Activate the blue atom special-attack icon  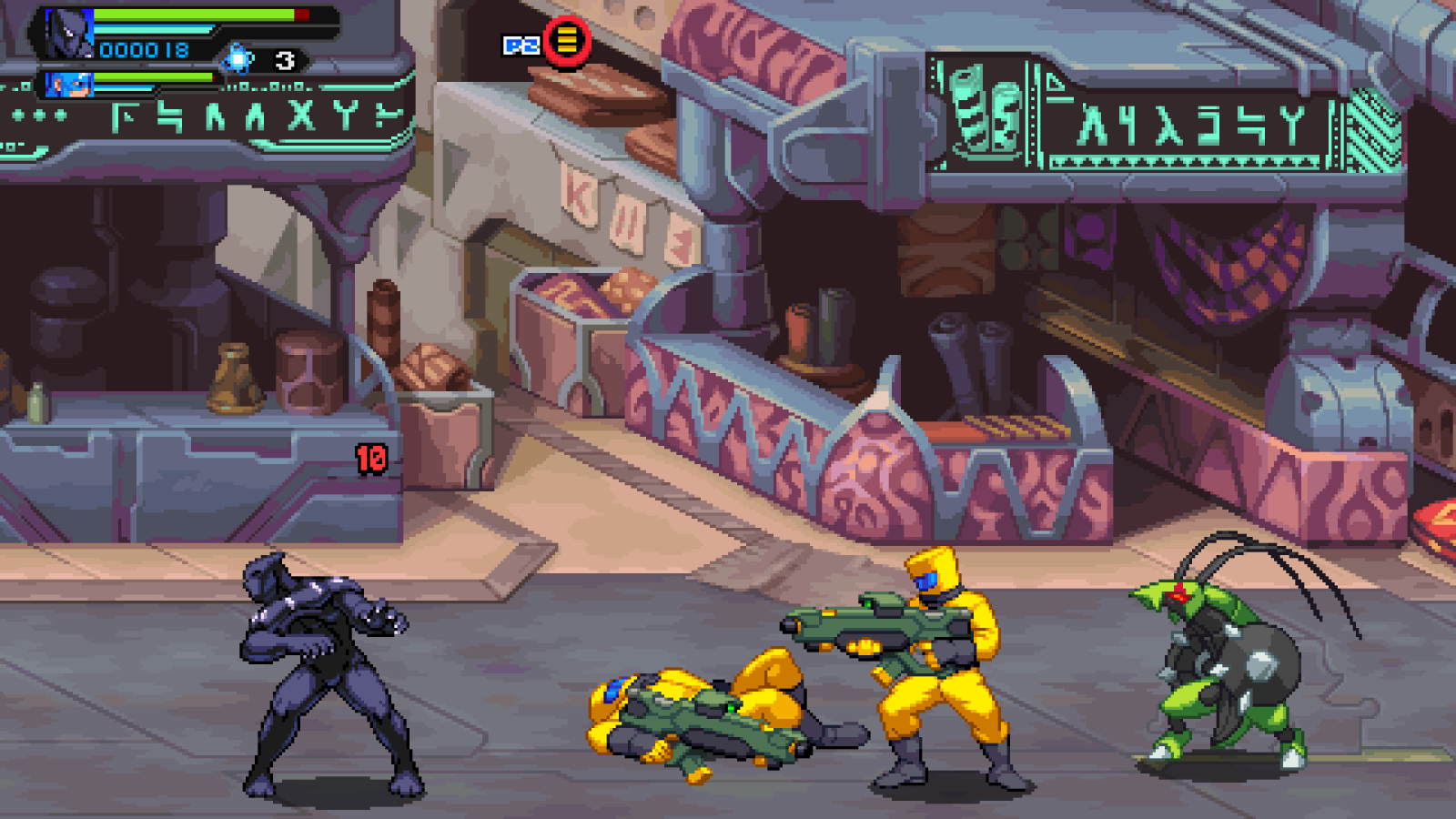click(238, 59)
